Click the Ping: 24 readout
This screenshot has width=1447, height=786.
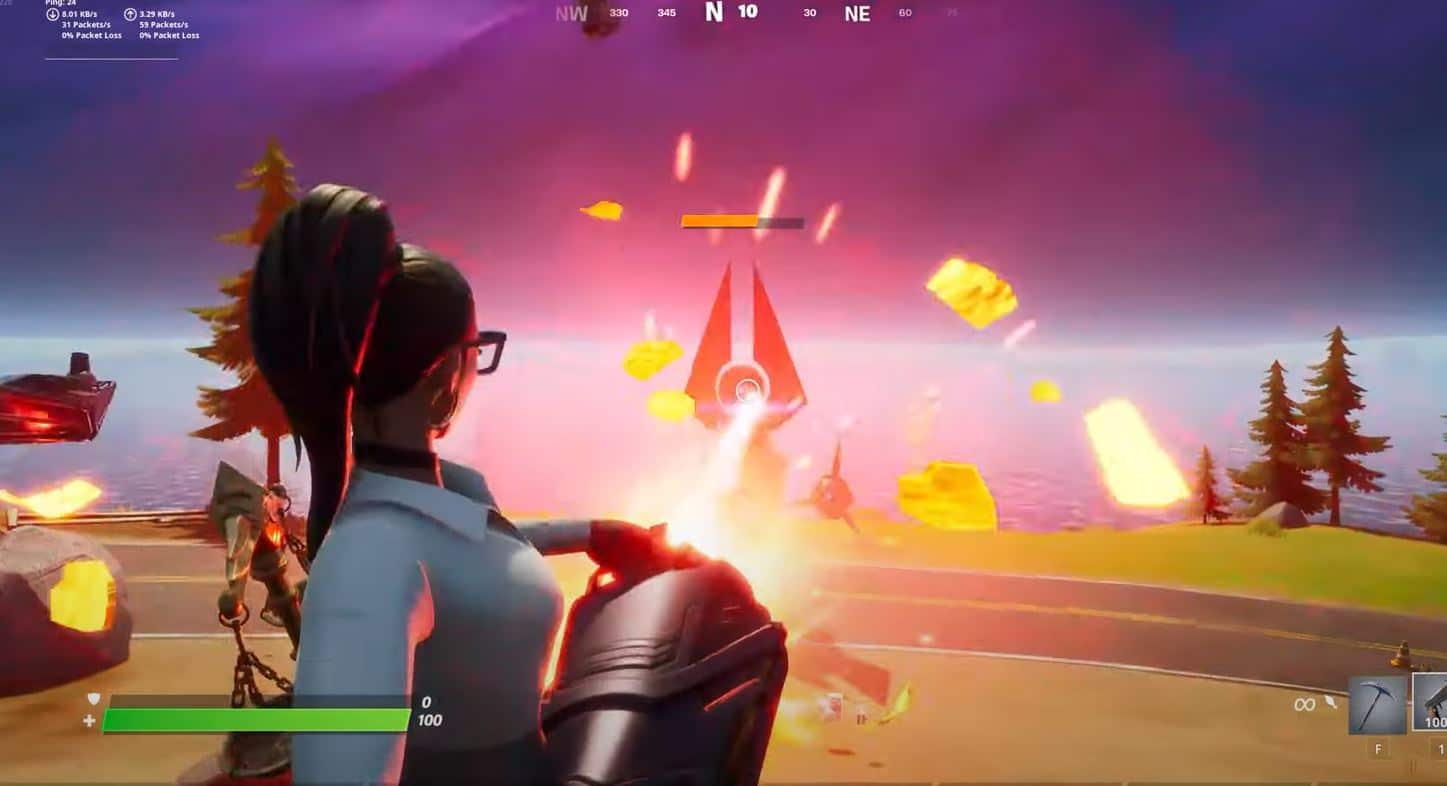[61, 3]
